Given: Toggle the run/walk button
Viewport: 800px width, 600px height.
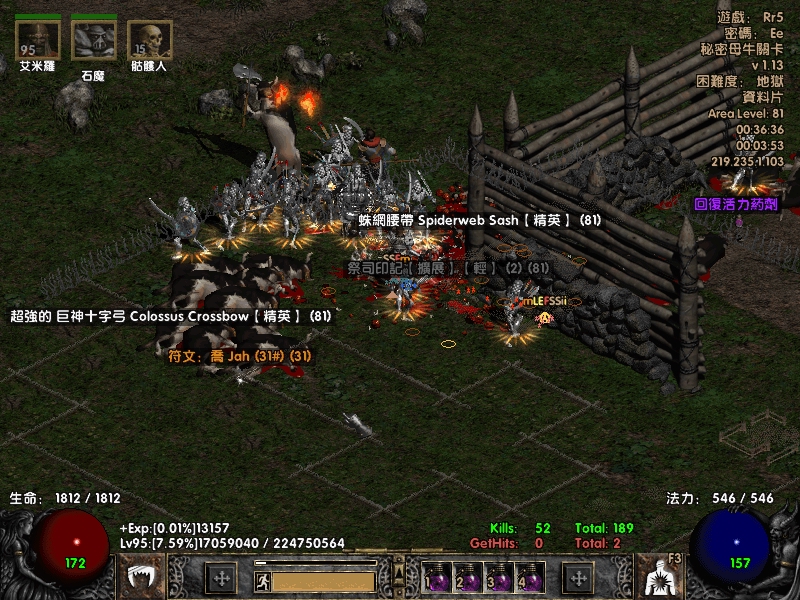Looking at the screenshot, I should [x=261, y=579].
